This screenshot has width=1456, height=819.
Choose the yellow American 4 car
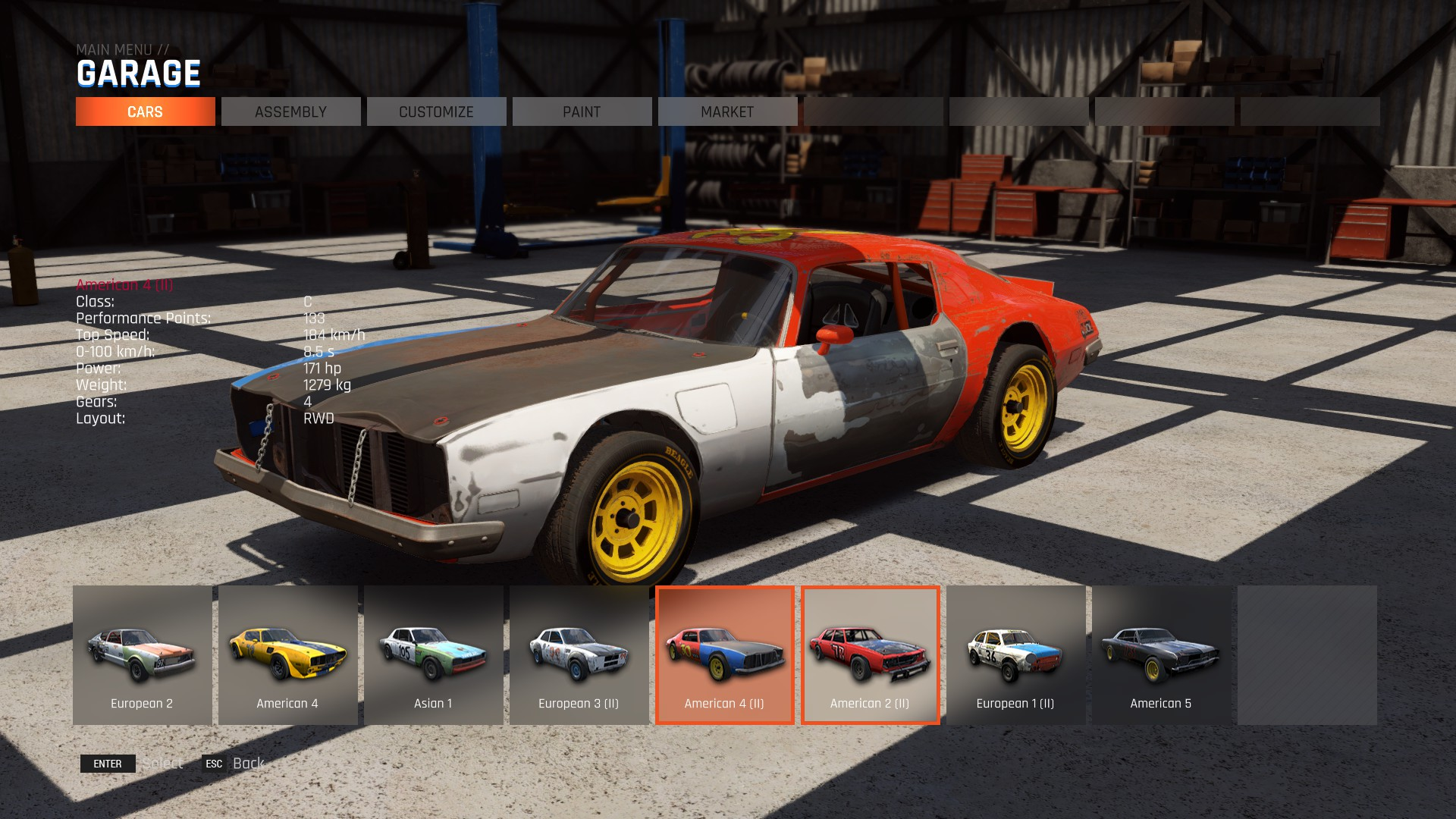(x=287, y=654)
